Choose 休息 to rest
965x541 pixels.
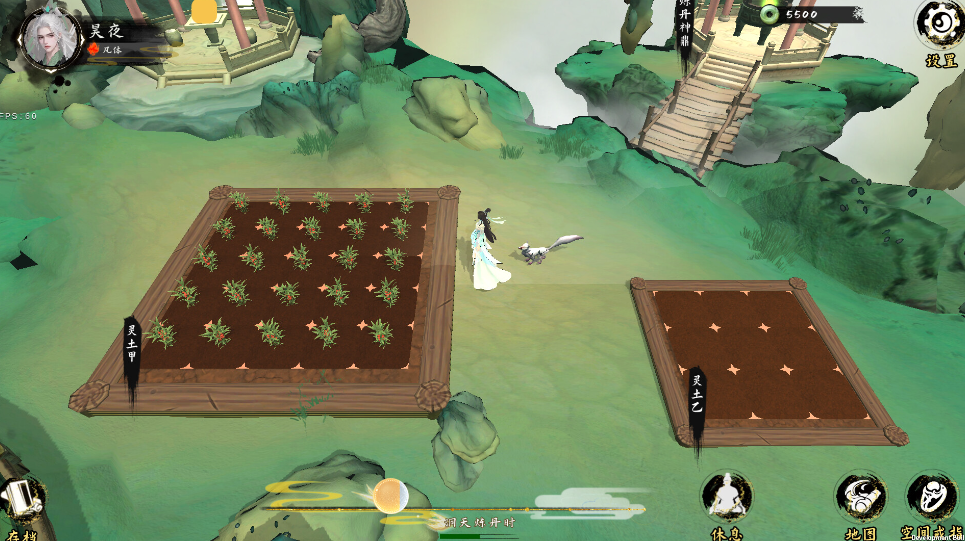727,497
